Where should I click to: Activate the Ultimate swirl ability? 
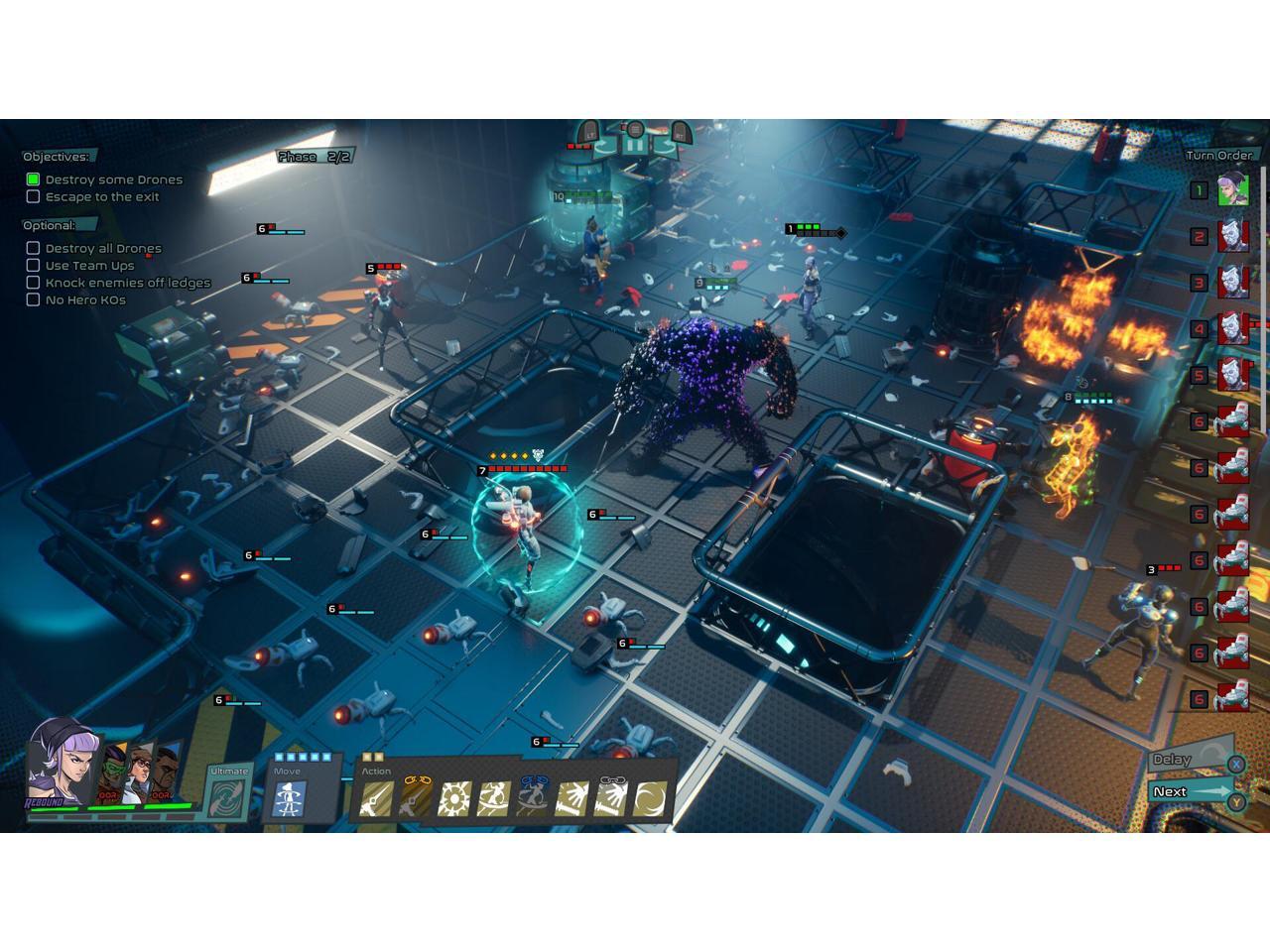click(x=227, y=796)
